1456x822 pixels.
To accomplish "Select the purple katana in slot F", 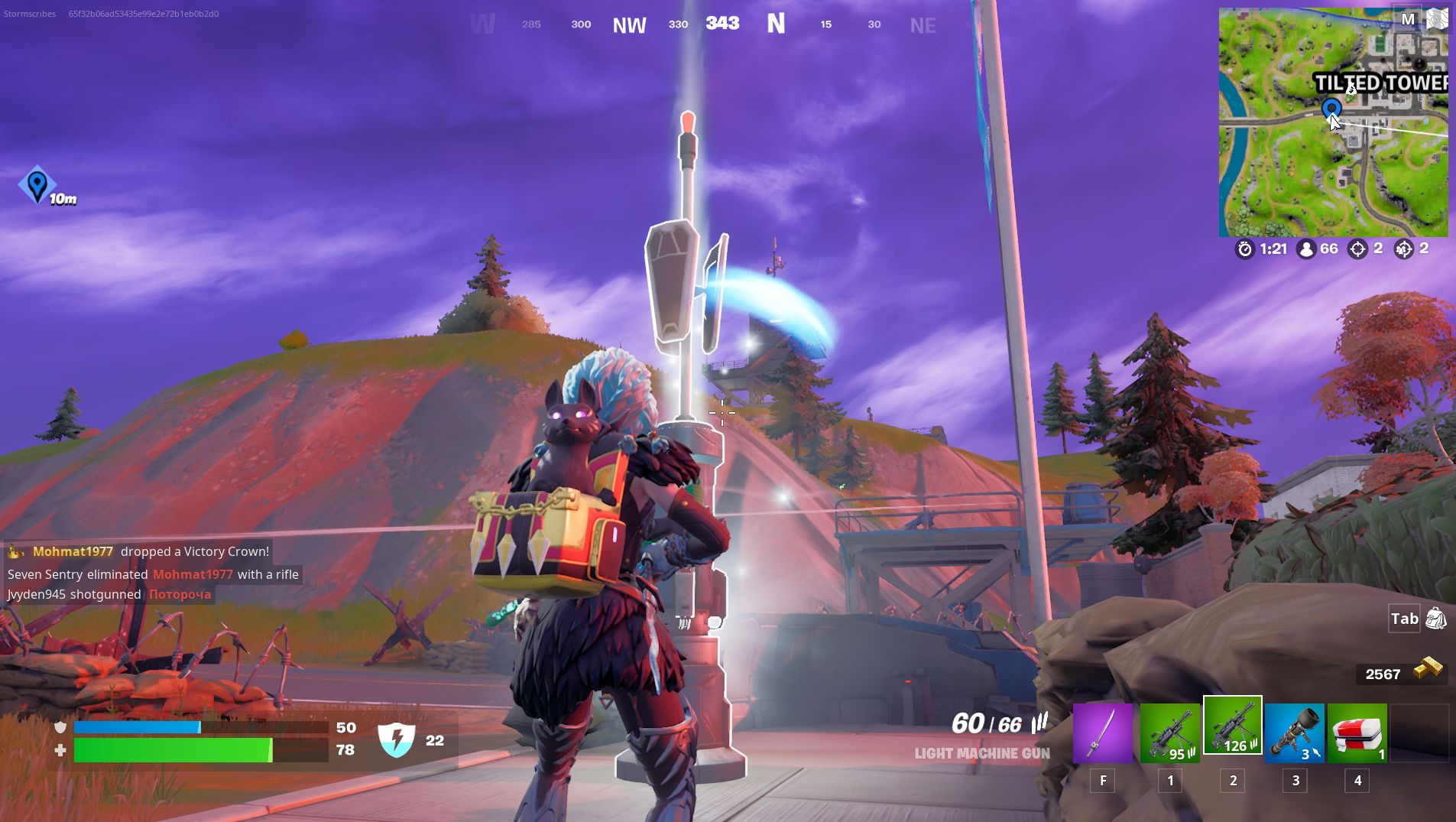I will (1103, 733).
